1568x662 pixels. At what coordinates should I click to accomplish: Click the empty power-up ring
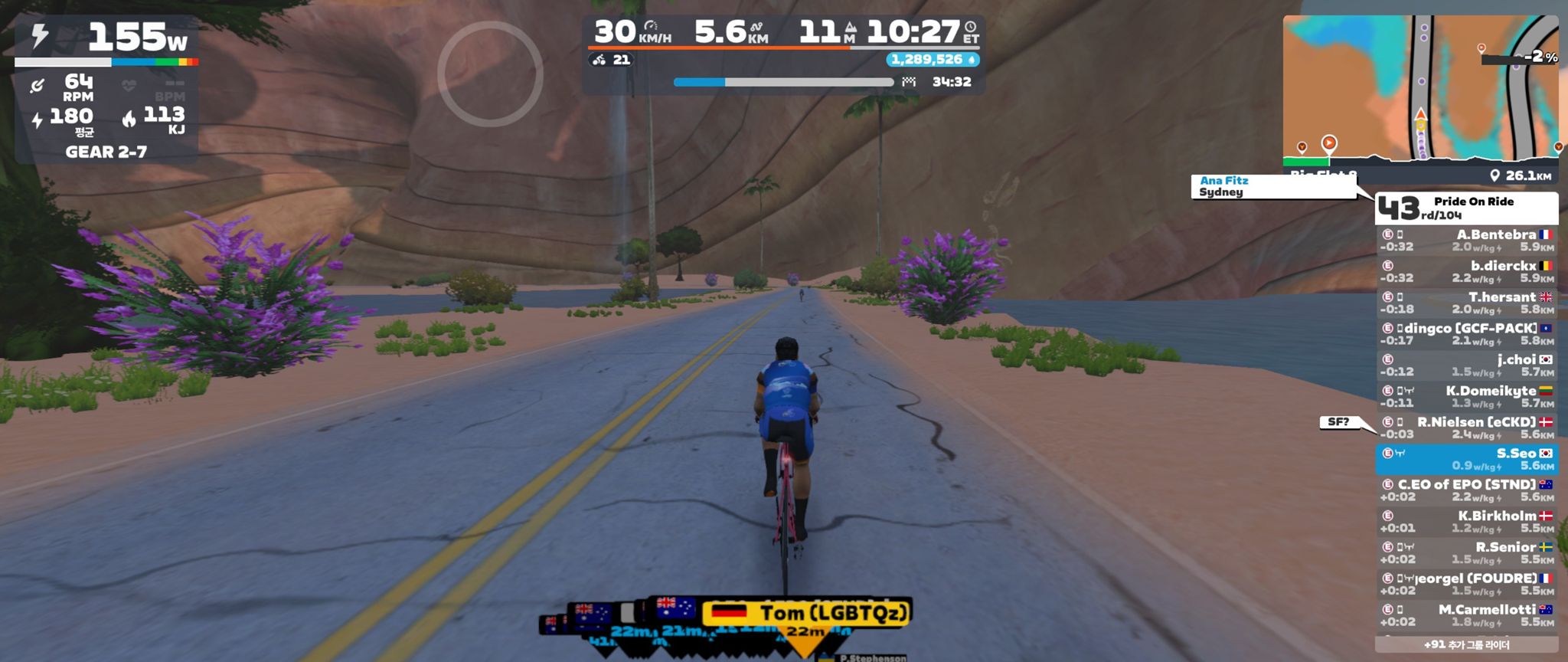pyautogui.click(x=490, y=74)
